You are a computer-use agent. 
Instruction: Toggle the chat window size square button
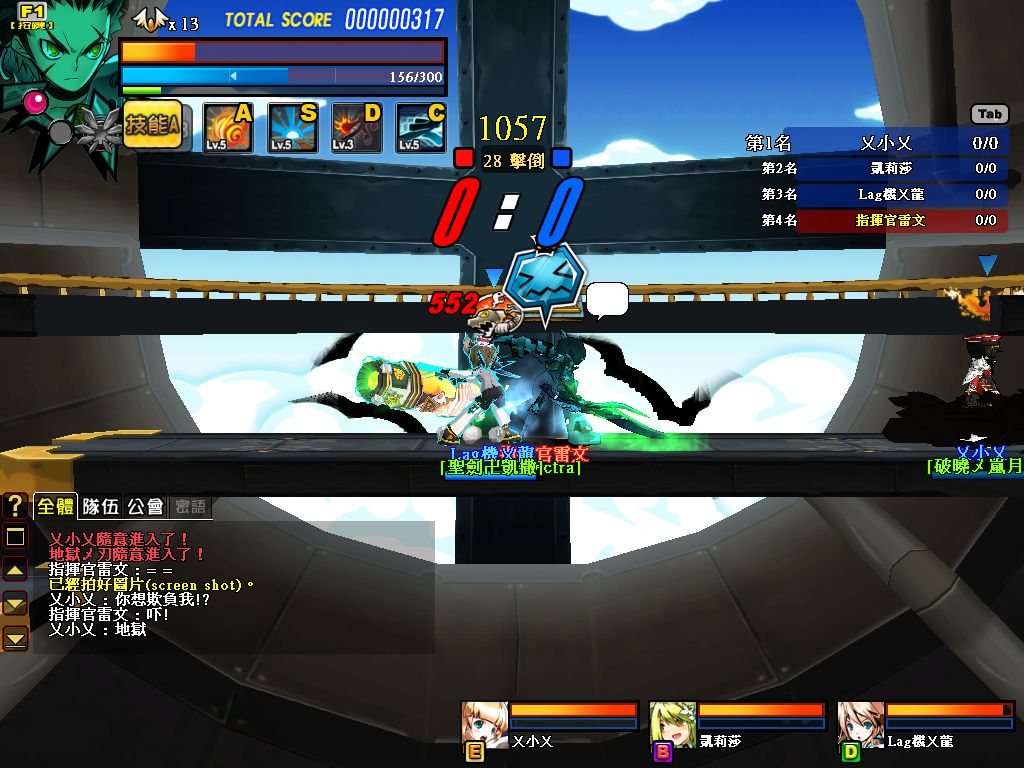point(15,538)
